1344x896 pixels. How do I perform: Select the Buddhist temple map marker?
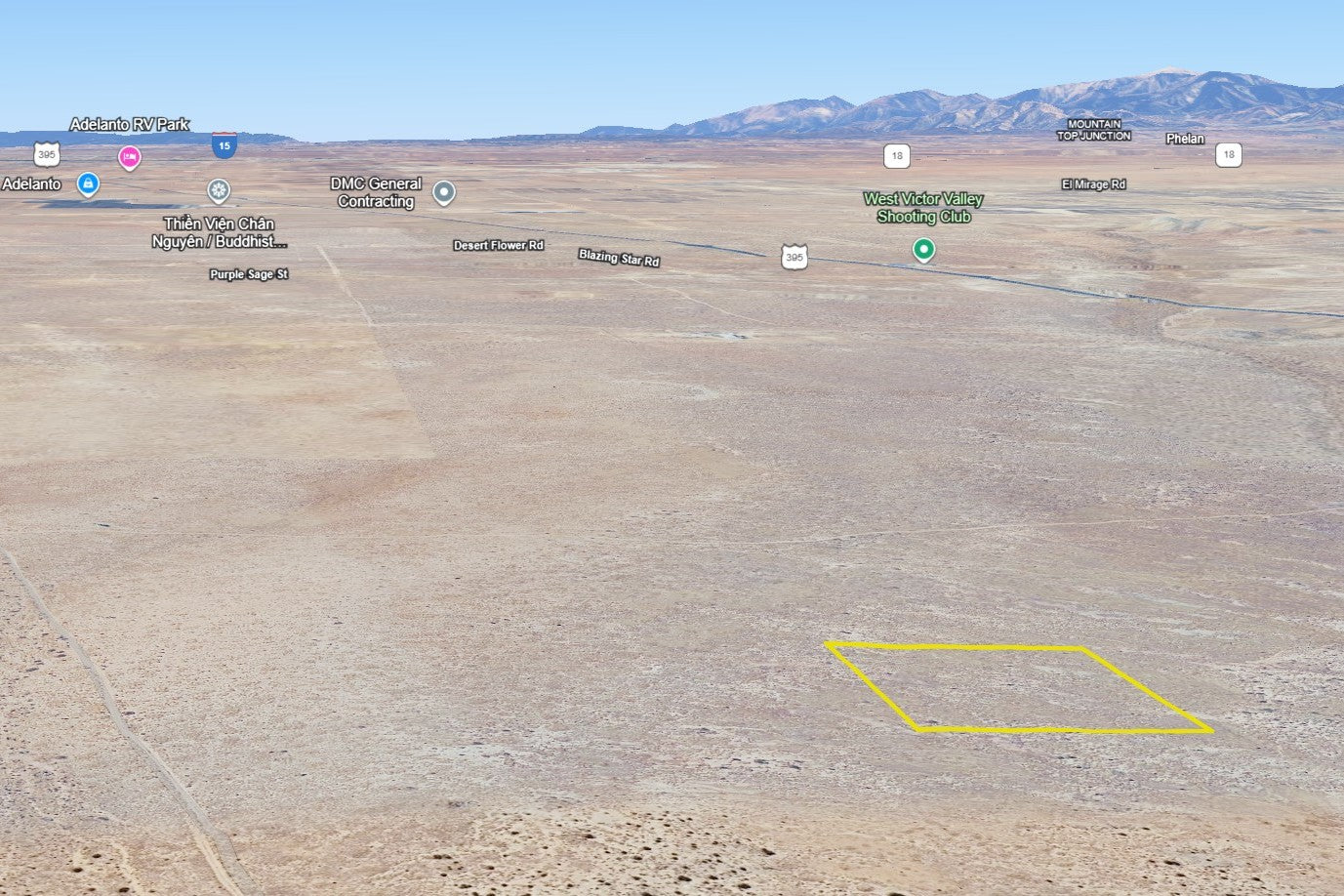219,190
